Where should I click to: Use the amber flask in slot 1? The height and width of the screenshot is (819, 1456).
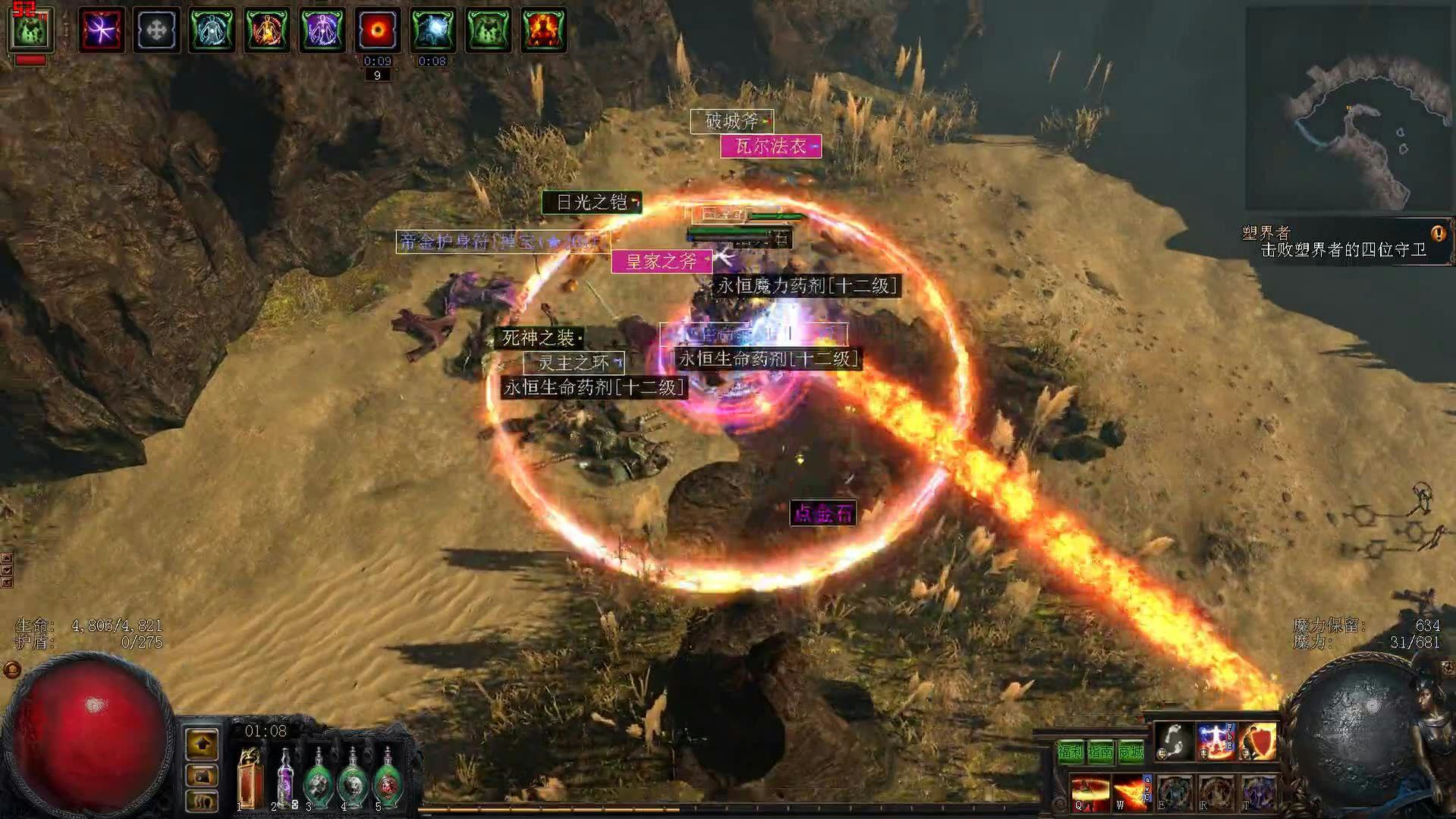[248, 777]
